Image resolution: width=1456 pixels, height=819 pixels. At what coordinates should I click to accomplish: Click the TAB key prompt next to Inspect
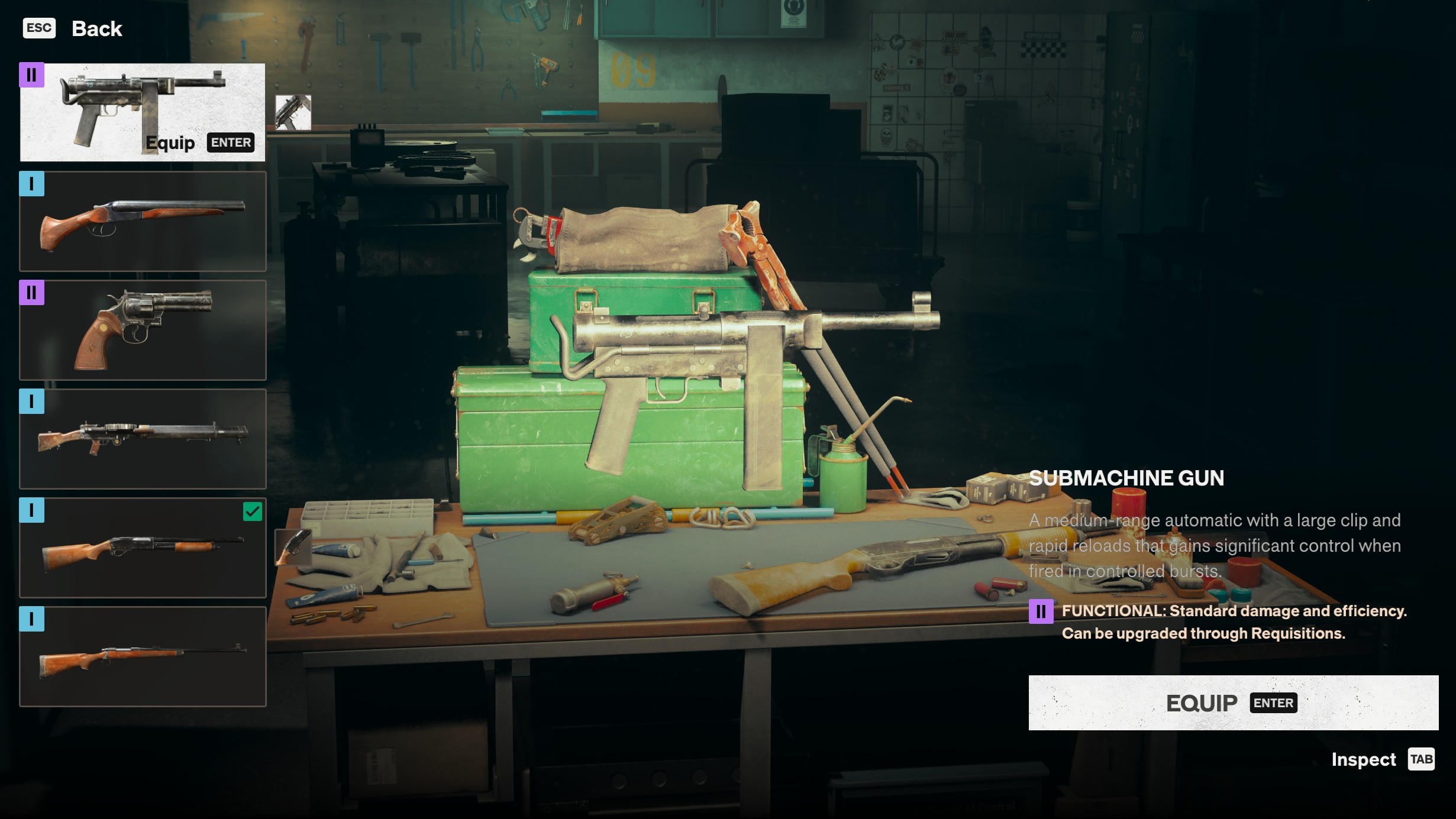[x=1422, y=759]
